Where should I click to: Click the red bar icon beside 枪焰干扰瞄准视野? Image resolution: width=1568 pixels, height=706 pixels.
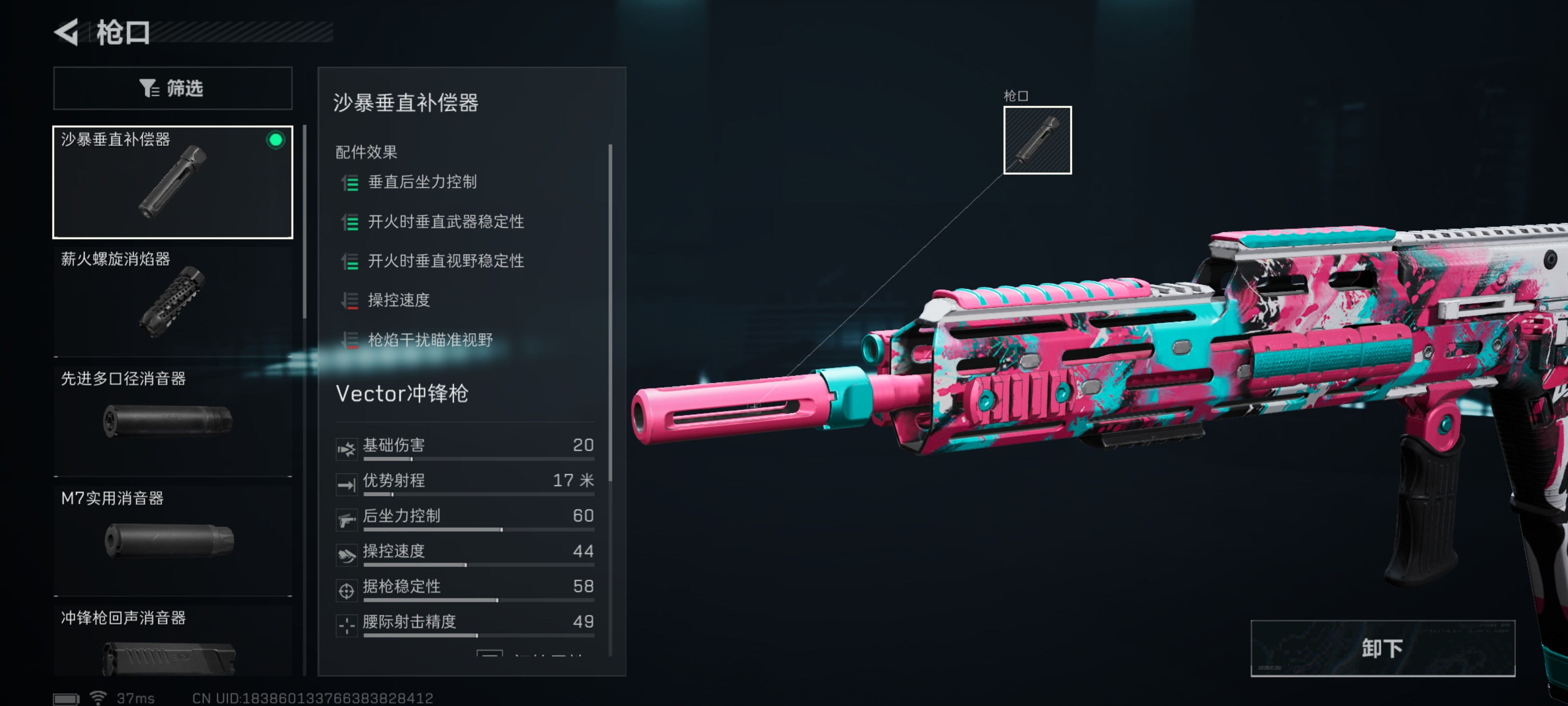(350, 341)
